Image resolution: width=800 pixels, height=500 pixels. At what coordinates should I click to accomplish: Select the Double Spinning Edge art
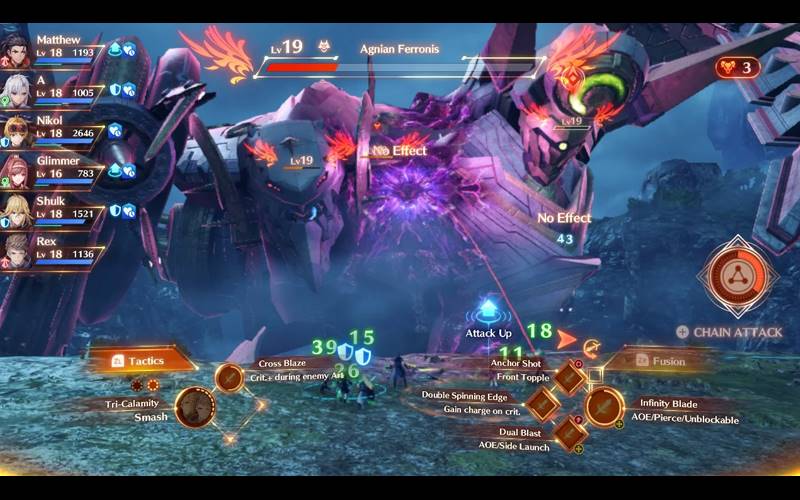[x=542, y=404]
